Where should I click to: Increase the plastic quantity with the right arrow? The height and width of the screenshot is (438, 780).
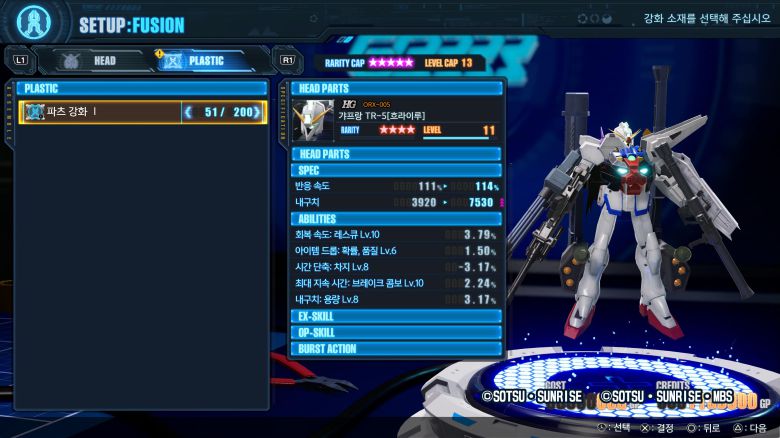click(260, 112)
